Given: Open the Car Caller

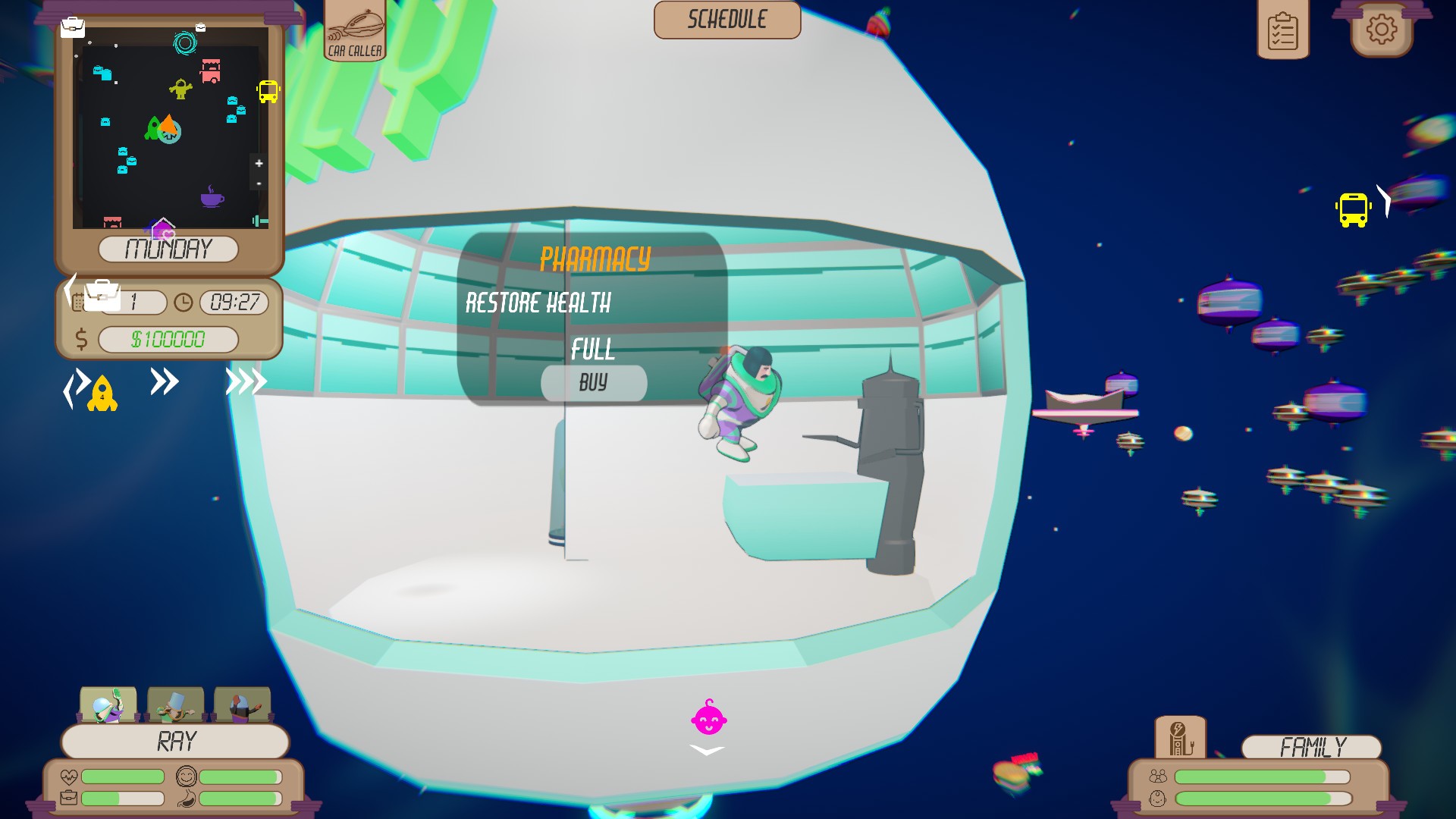Looking at the screenshot, I should 354,30.
